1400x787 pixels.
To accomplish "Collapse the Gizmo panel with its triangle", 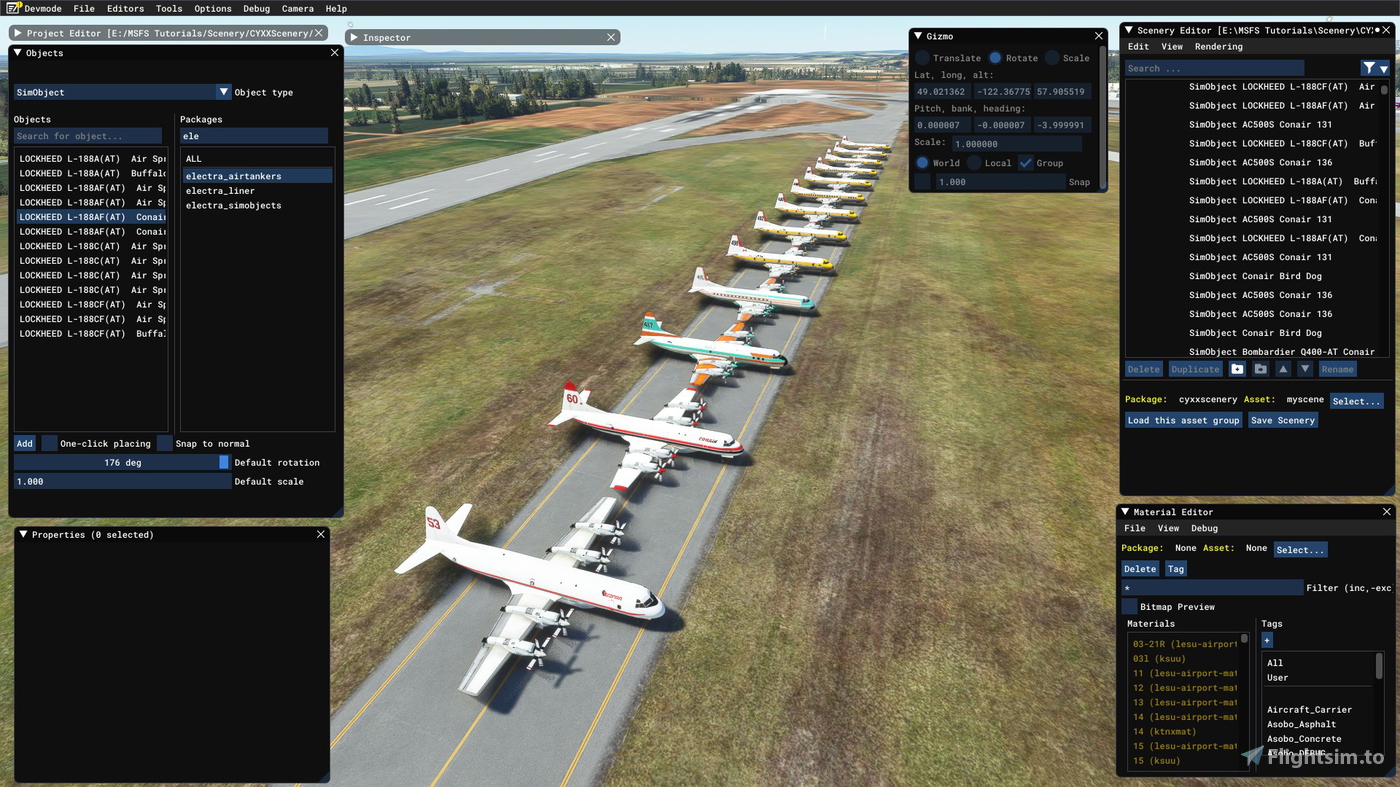I will pos(917,35).
